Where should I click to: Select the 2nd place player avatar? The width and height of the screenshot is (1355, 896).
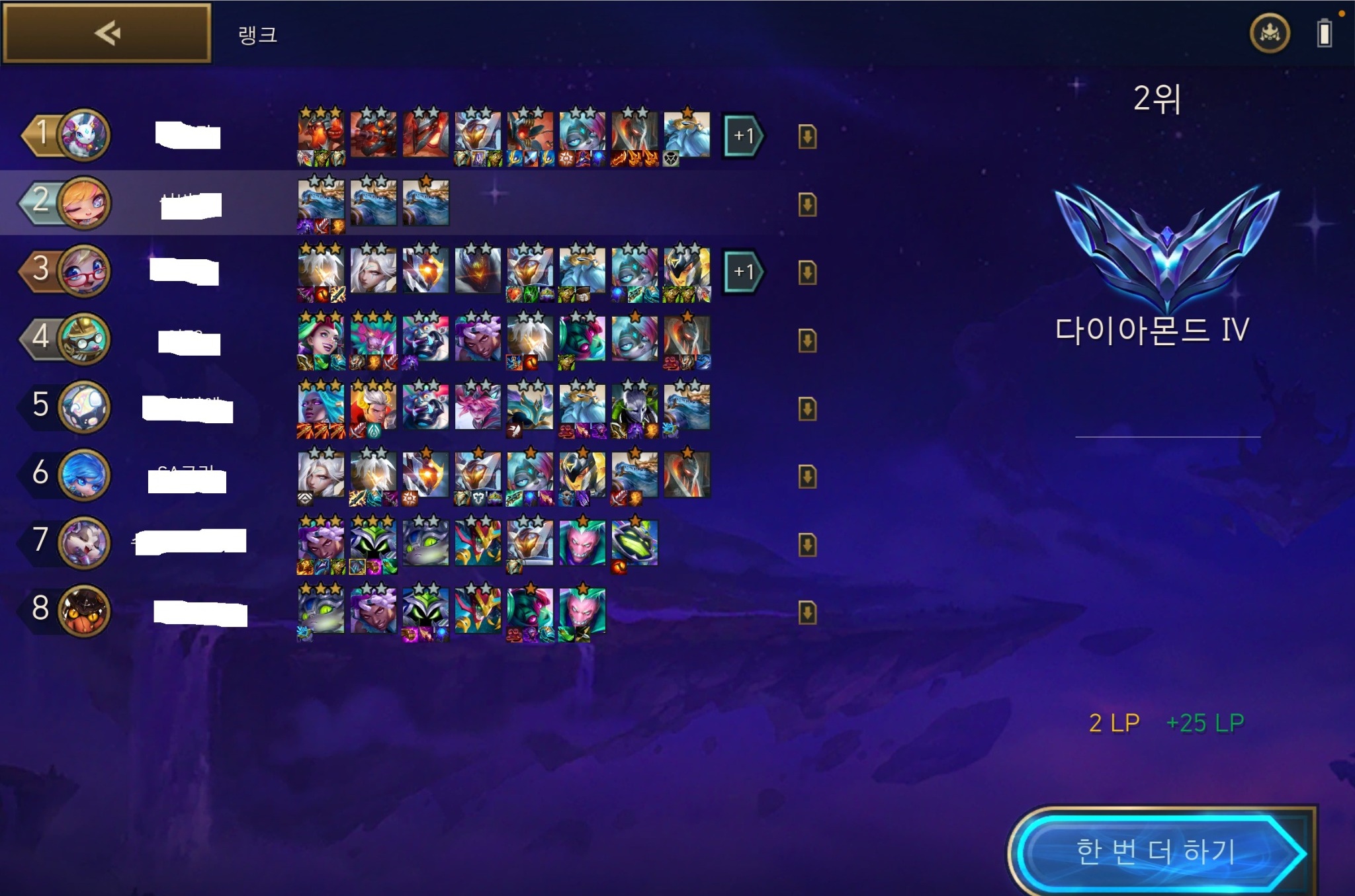[x=84, y=203]
